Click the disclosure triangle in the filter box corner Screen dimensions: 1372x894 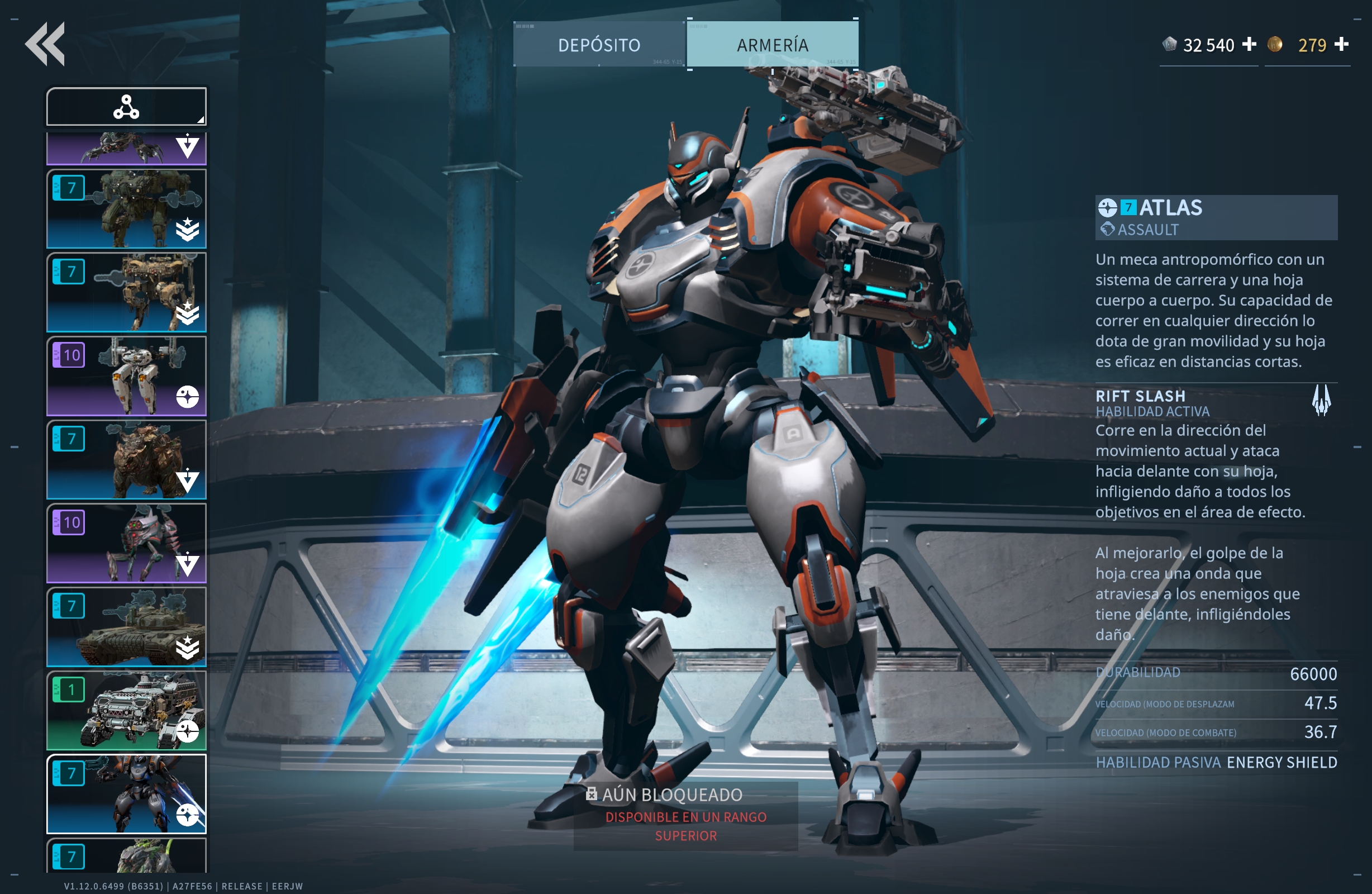coord(201,120)
